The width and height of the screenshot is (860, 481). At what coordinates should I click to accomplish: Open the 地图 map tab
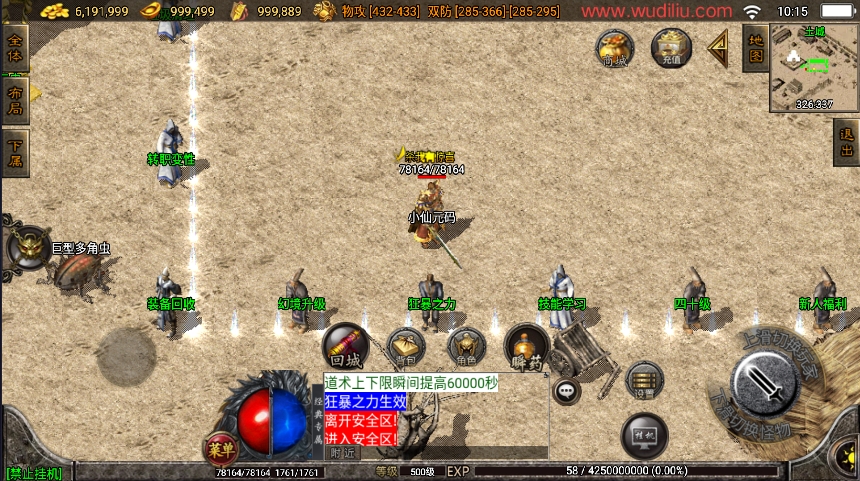click(755, 47)
